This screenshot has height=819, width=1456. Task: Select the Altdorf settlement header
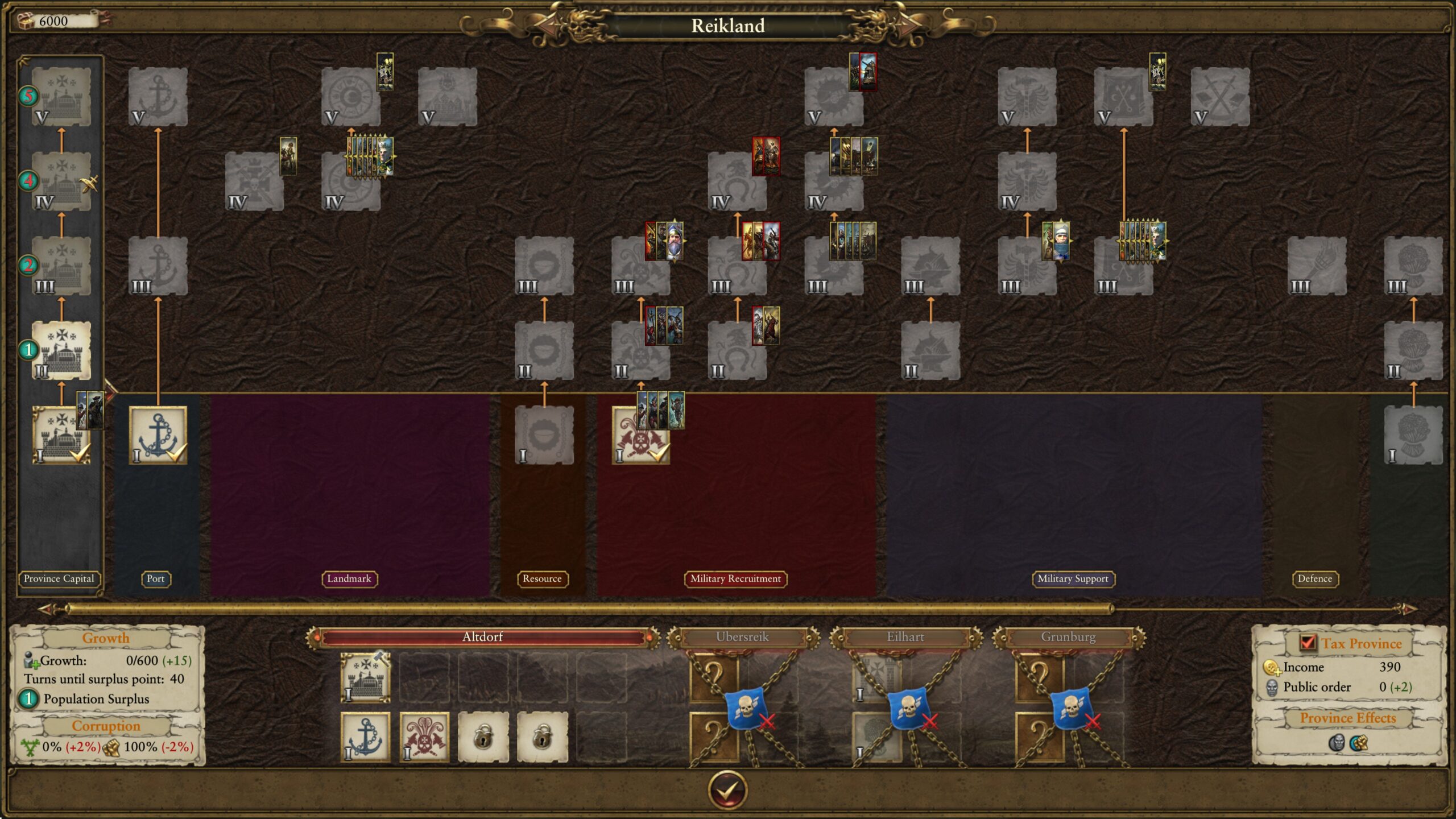pos(482,637)
